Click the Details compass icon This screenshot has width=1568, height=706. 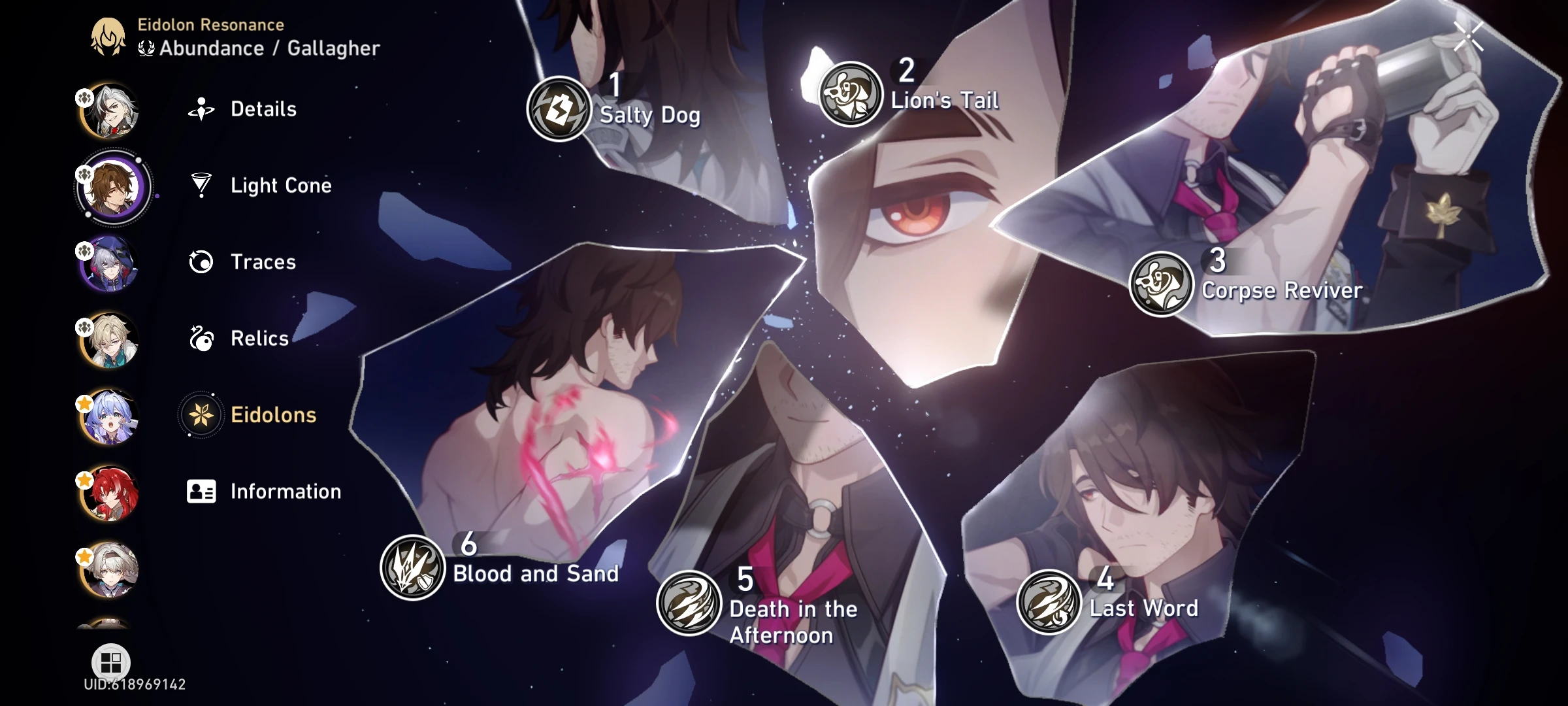tap(202, 109)
